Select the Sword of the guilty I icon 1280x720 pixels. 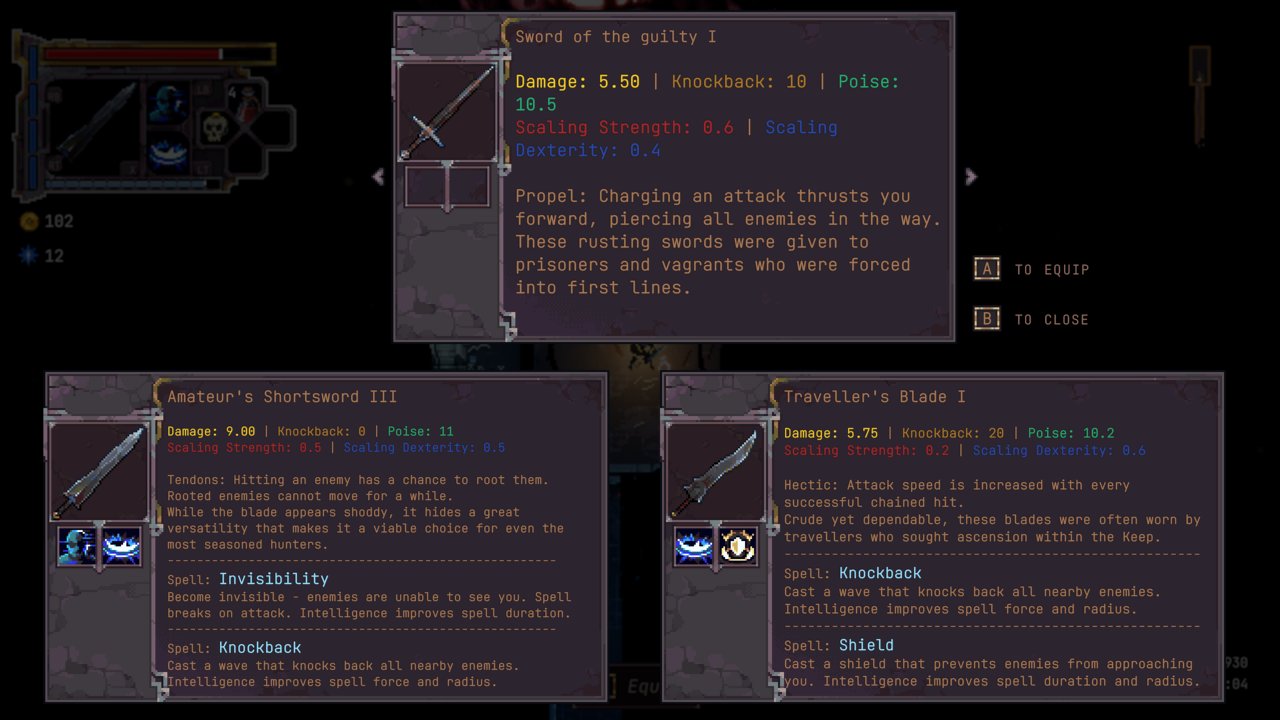pos(447,112)
